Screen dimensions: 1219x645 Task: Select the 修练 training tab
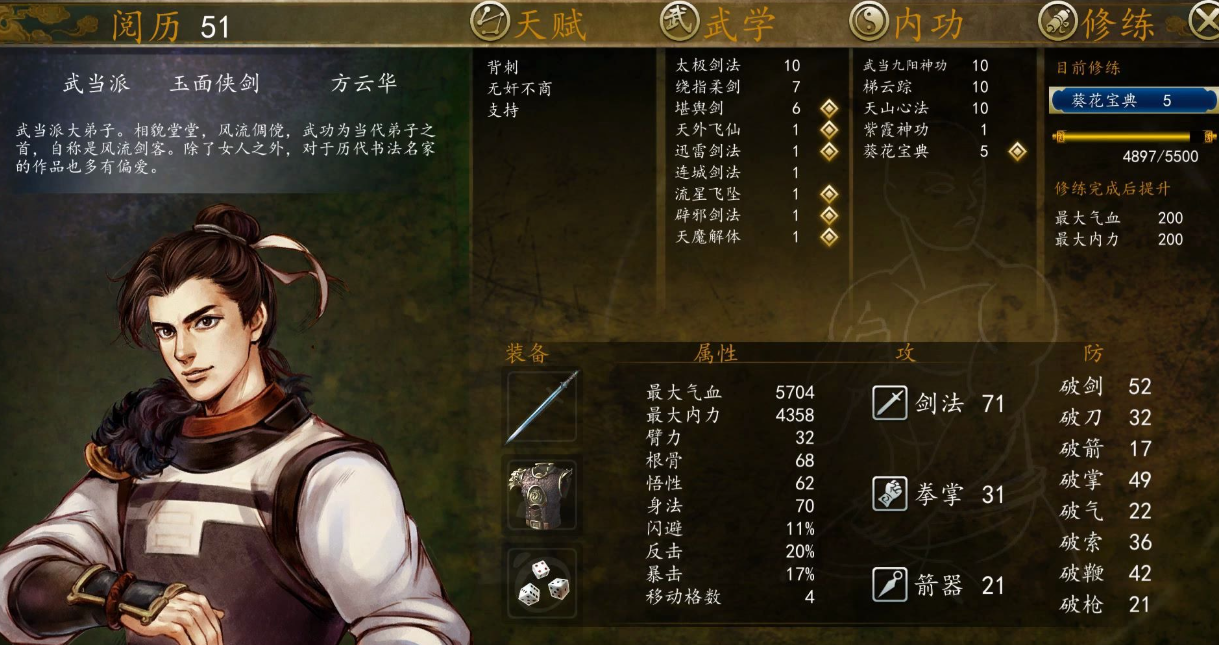(1098, 22)
